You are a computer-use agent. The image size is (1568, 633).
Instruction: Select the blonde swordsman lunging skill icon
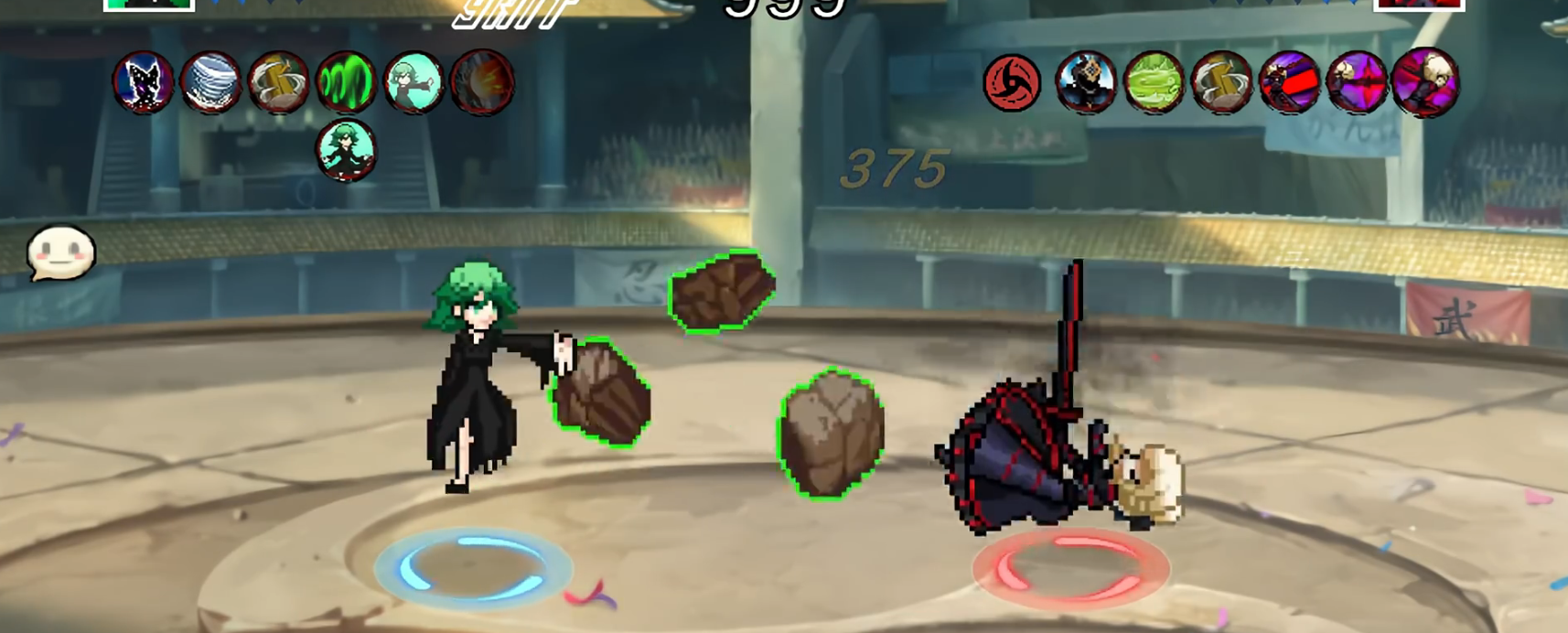pyautogui.click(x=1425, y=82)
